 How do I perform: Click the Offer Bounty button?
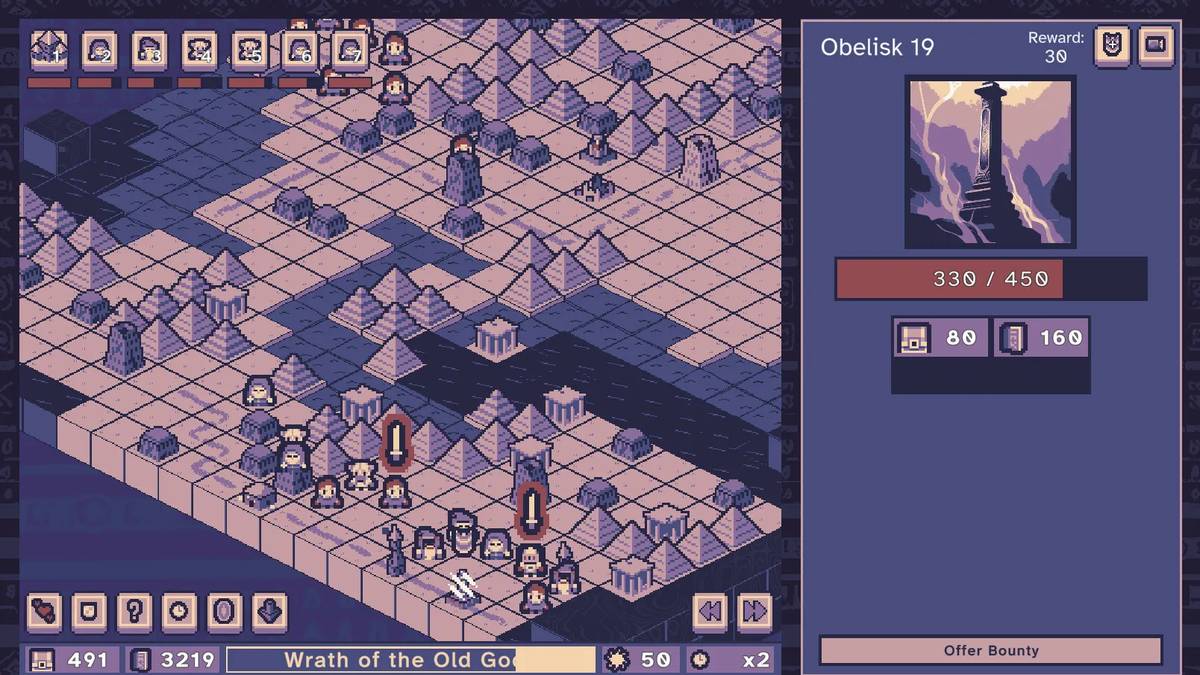(x=990, y=650)
